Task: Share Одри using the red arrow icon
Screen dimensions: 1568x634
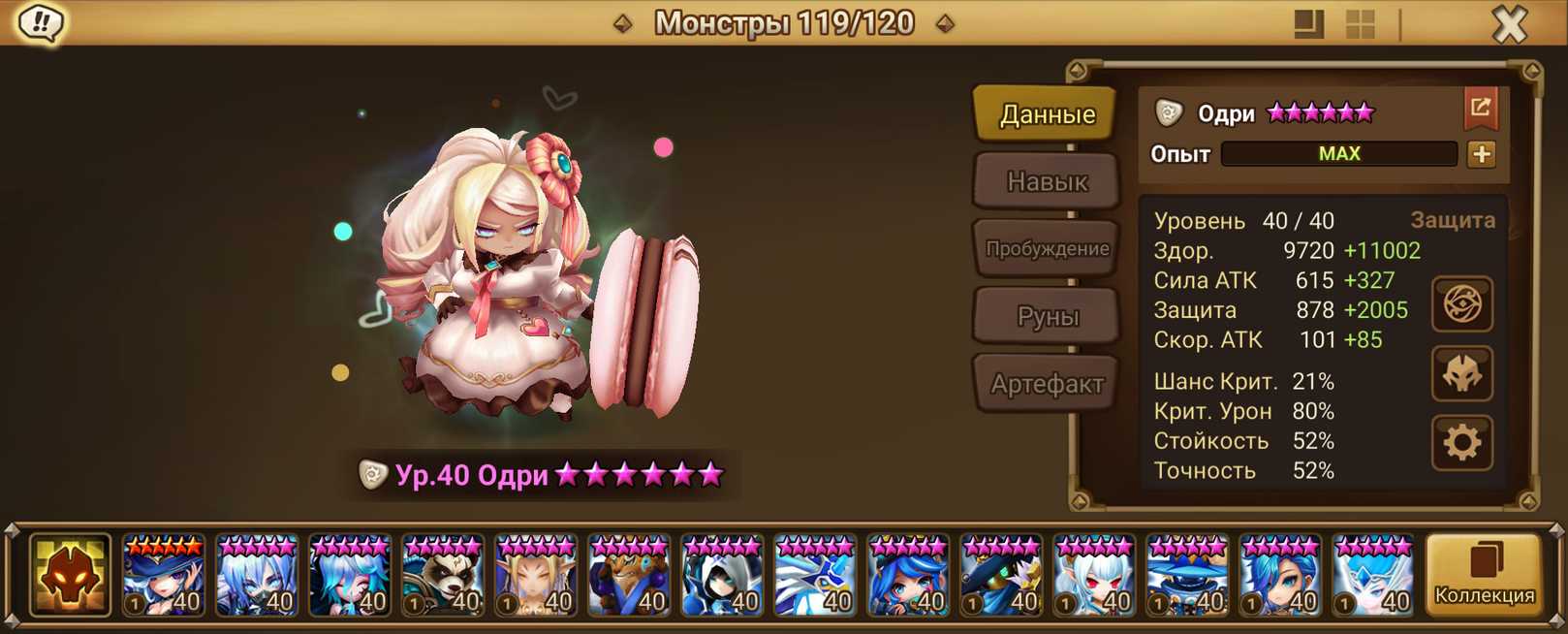Action: 1480,109
